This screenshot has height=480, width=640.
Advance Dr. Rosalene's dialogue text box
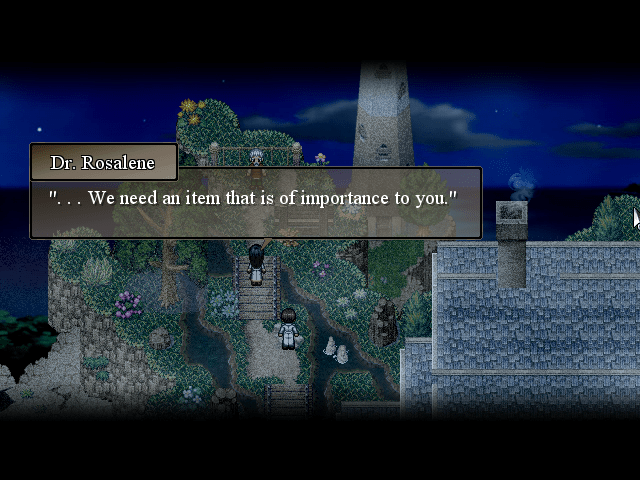[x=256, y=203]
